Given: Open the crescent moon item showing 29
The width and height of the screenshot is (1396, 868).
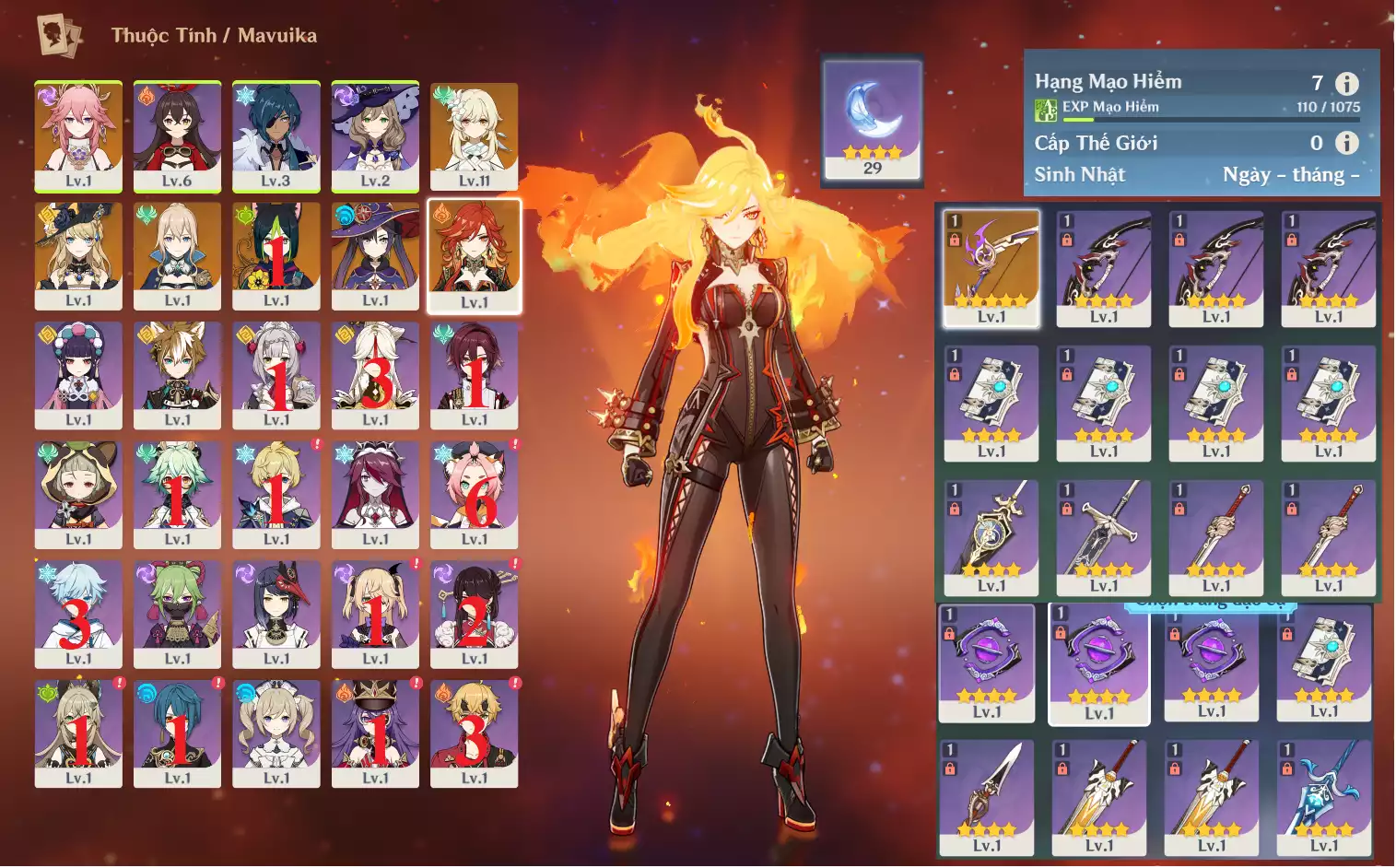Looking at the screenshot, I should click(872, 120).
